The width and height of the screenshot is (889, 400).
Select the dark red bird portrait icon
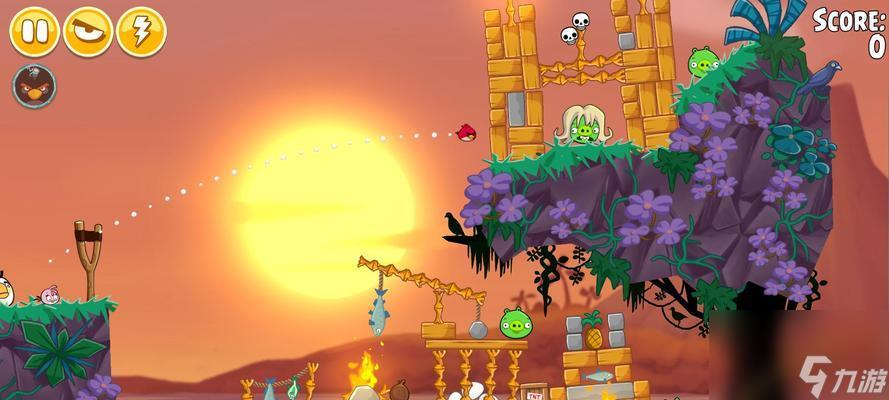click(x=34, y=86)
